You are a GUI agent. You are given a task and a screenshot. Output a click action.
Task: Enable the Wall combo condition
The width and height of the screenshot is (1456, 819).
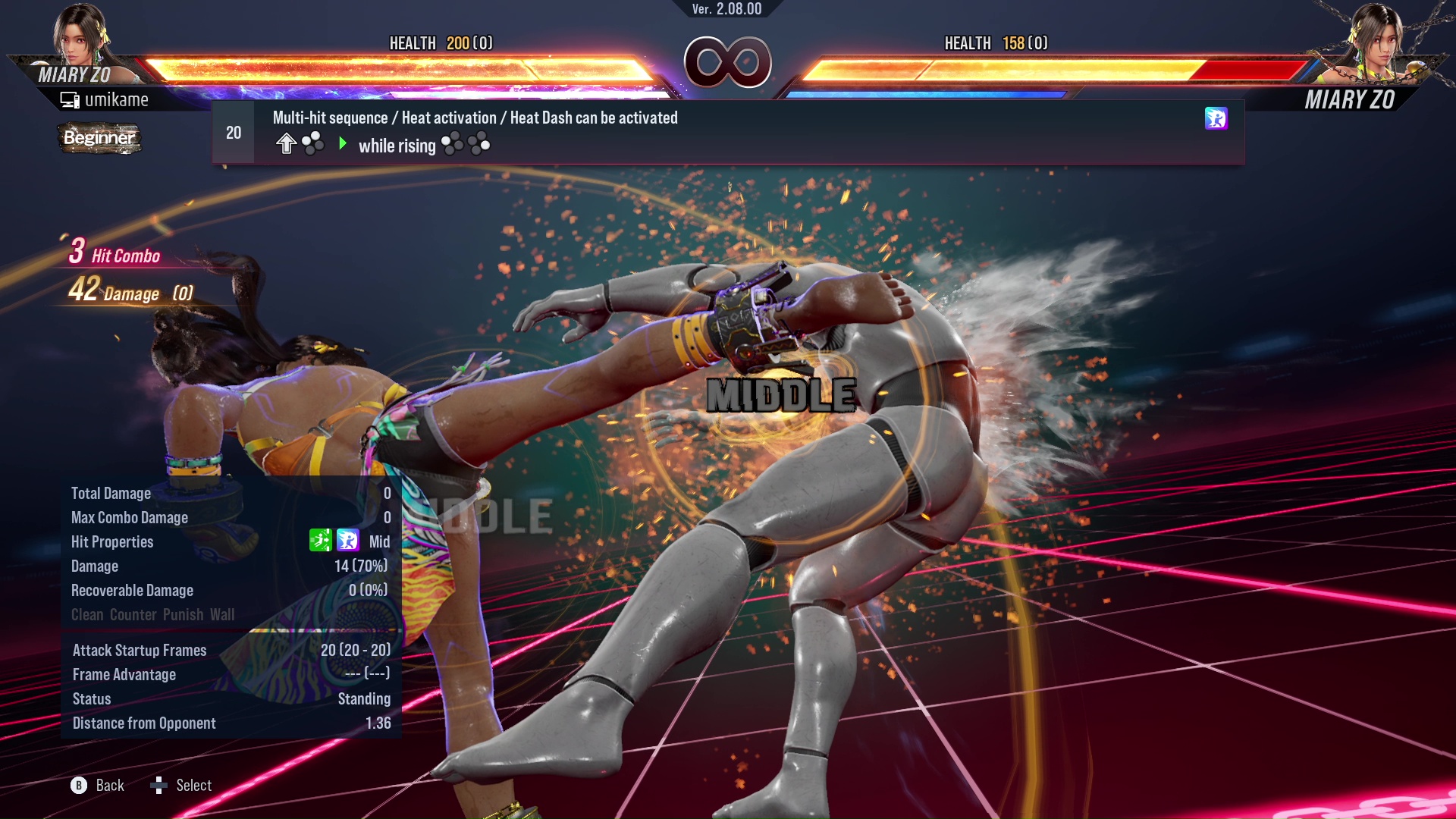pos(223,615)
